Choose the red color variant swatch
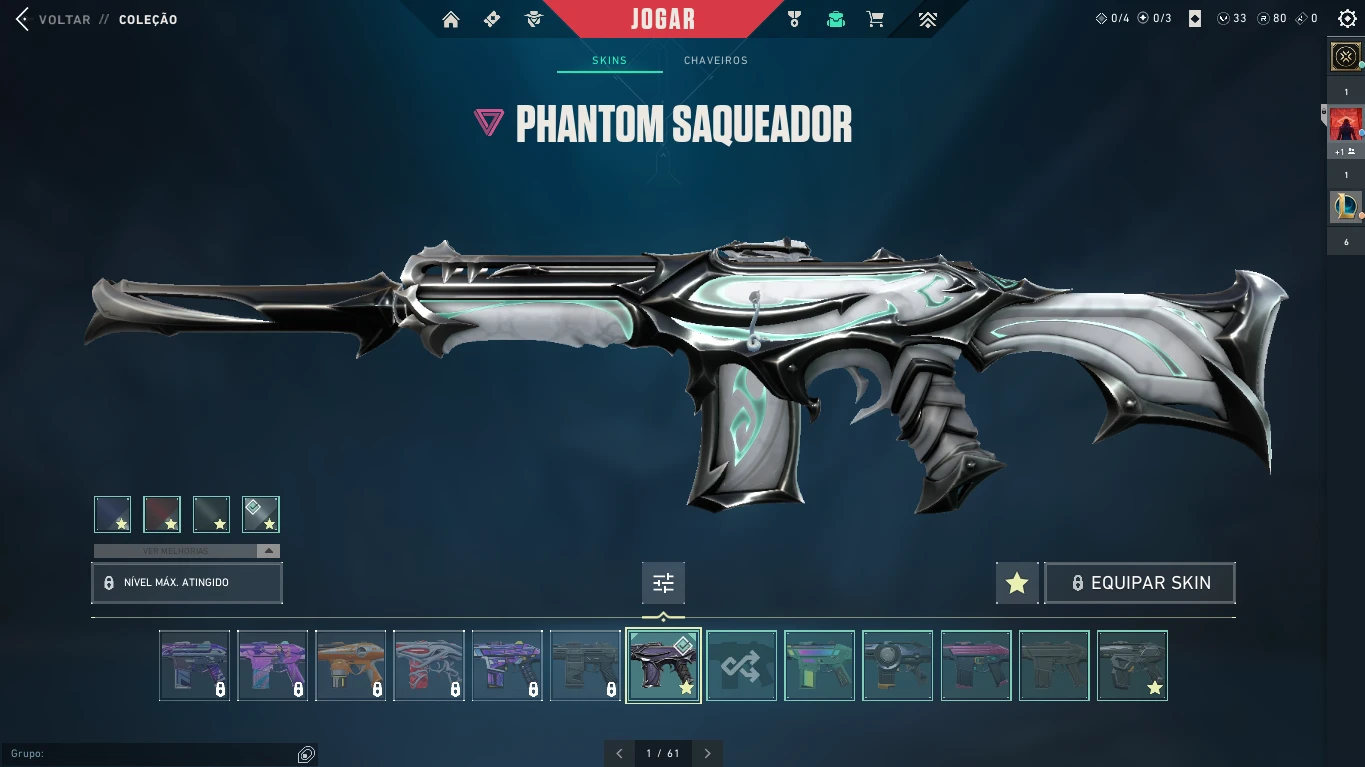1365x767 pixels. coord(162,514)
